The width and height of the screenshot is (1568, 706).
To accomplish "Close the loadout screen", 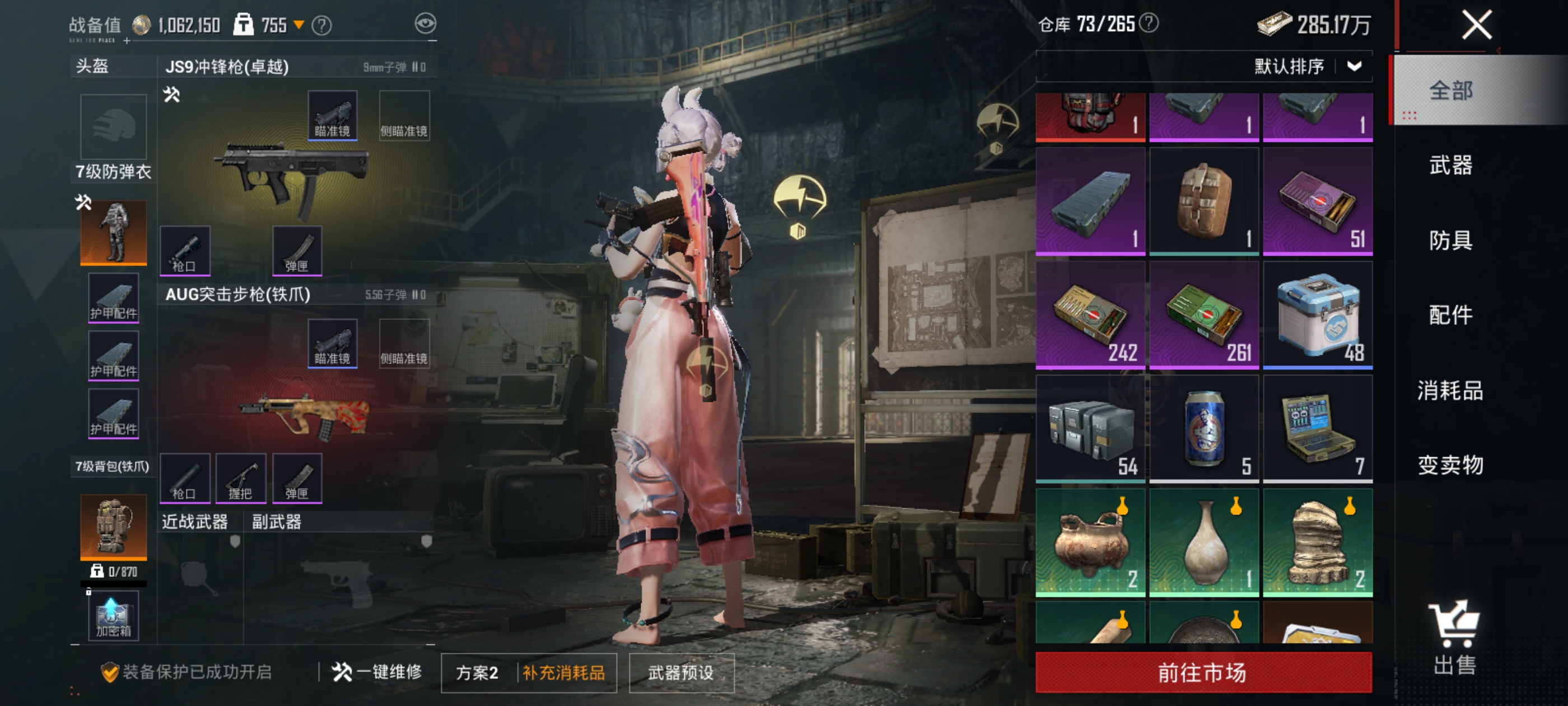I will (1476, 26).
